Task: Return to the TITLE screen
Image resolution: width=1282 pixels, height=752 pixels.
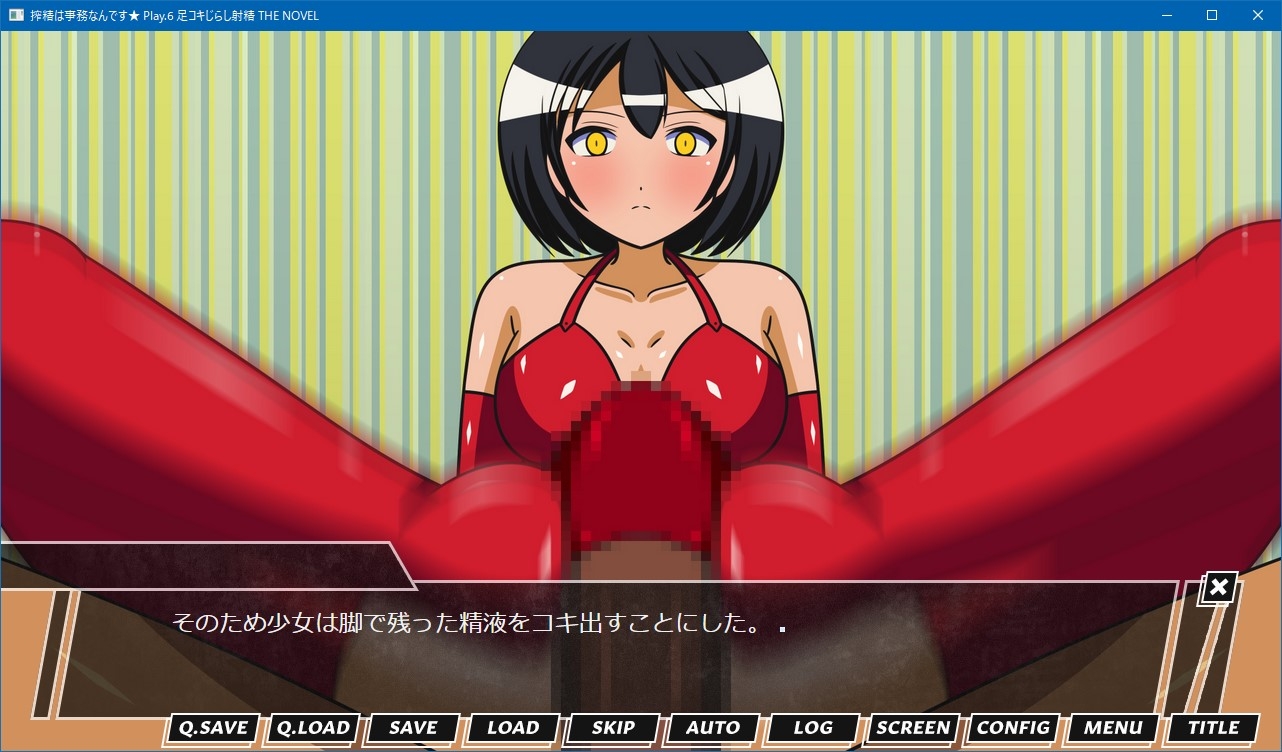Action: click(1213, 728)
